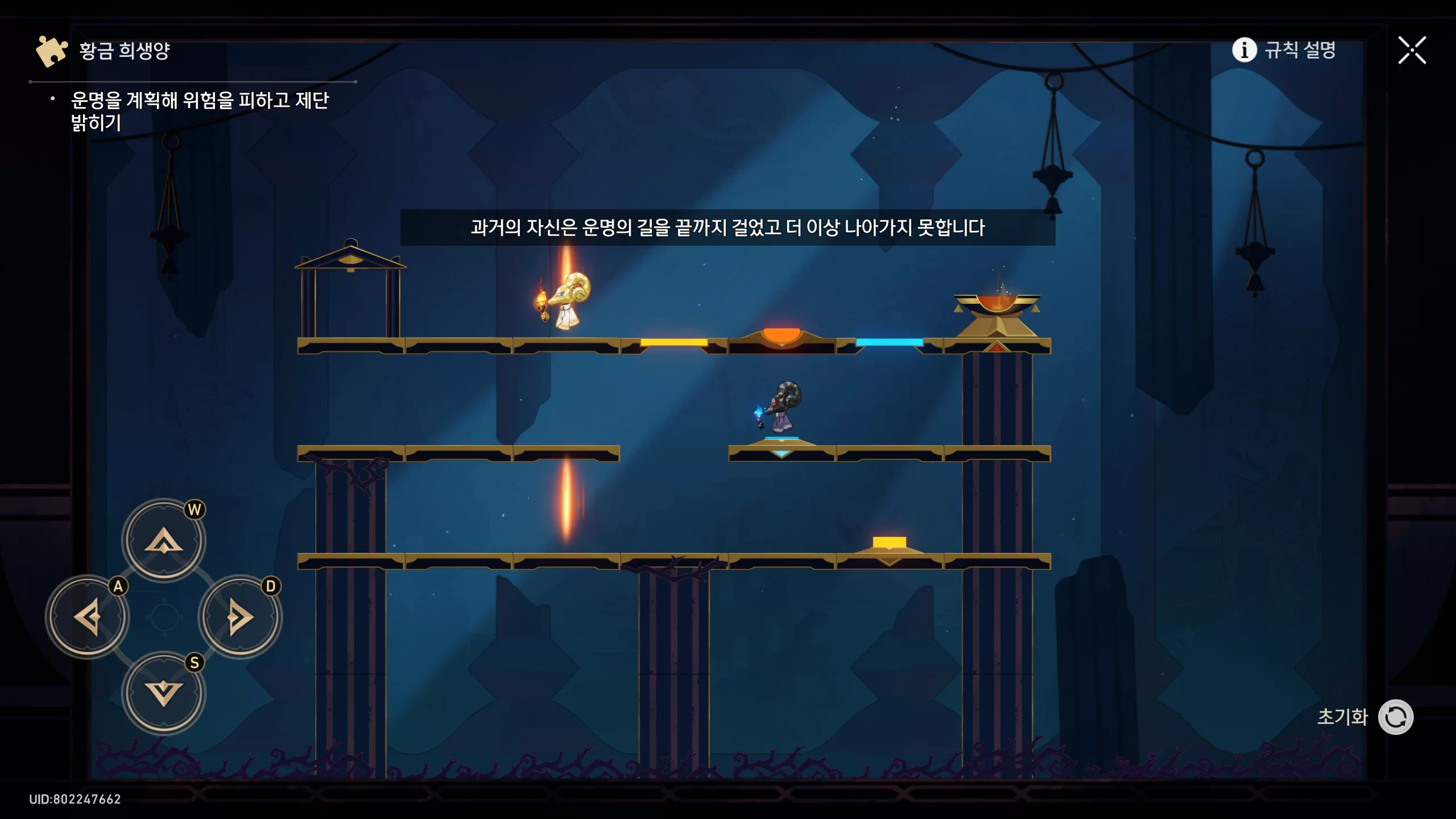Tap the right arrow movement button
1456x819 pixels.
click(240, 617)
